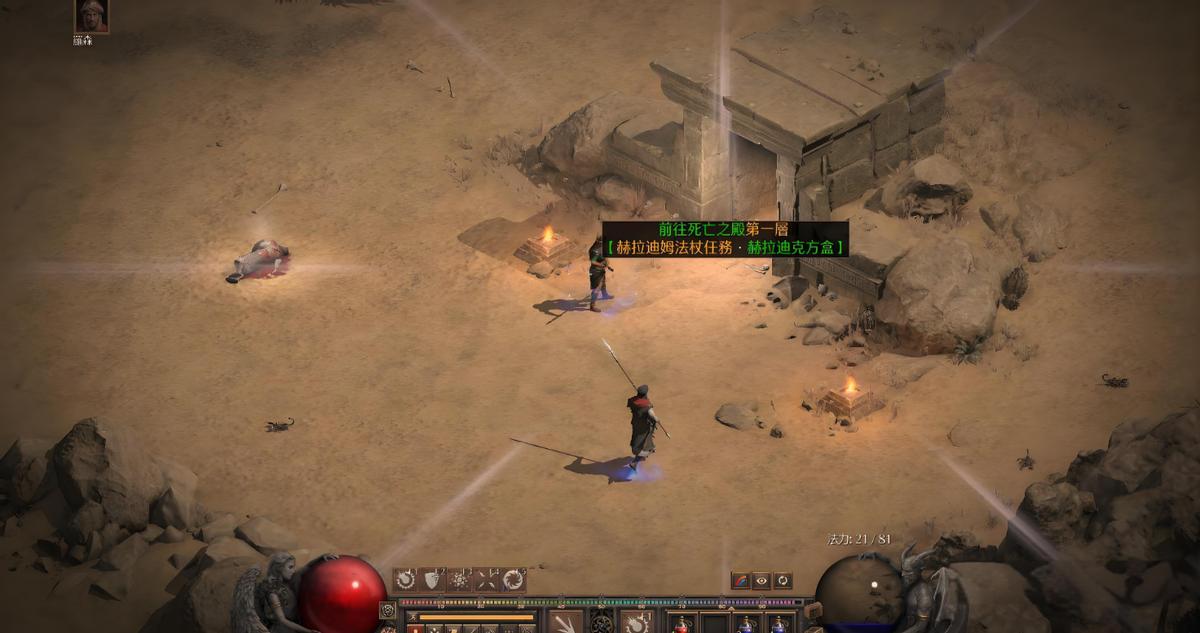The height and width of the screenshot is (633, 1200).
Task: Use the red health potion in belt
Action: click(x=681, y=624)
